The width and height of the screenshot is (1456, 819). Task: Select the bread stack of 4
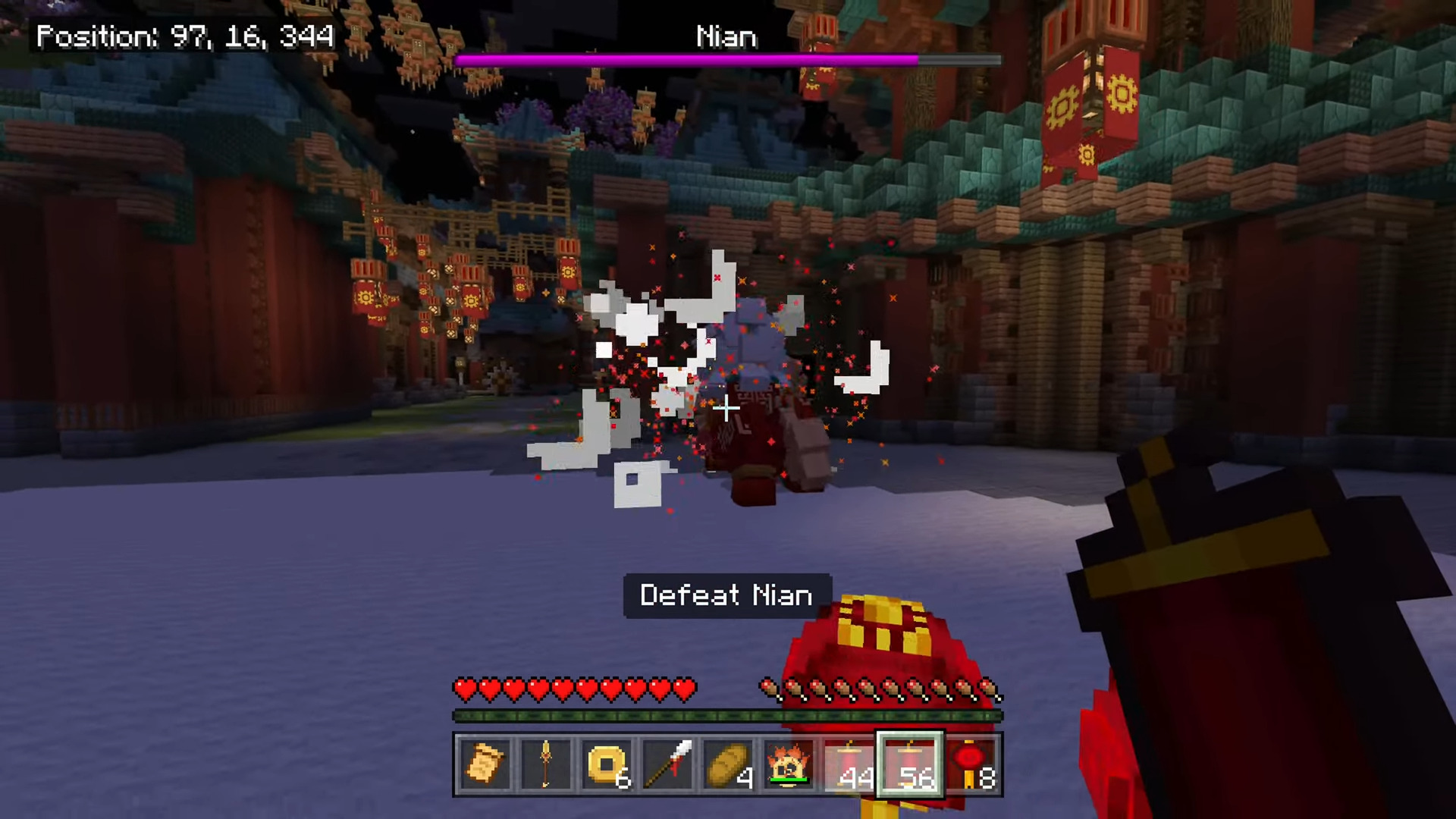pos(728,764)
